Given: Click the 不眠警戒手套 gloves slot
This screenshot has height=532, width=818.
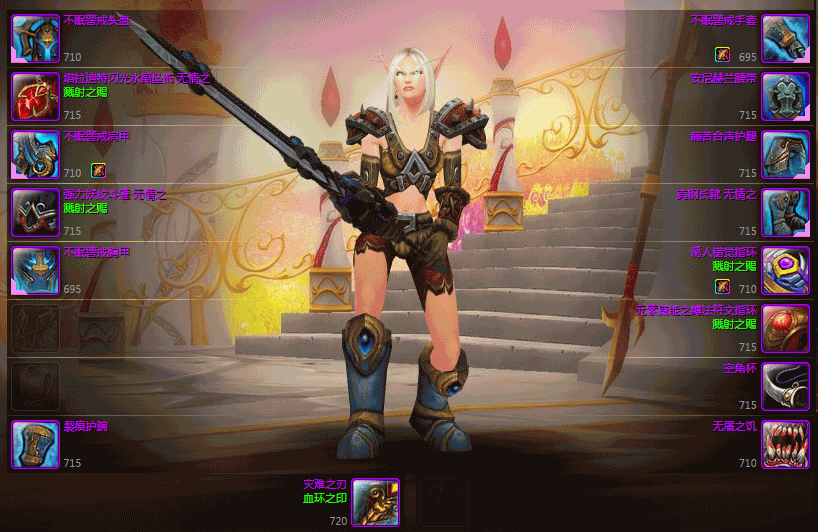Looking at the screenshot, I should pyautogui.click(x=785, y=39).
